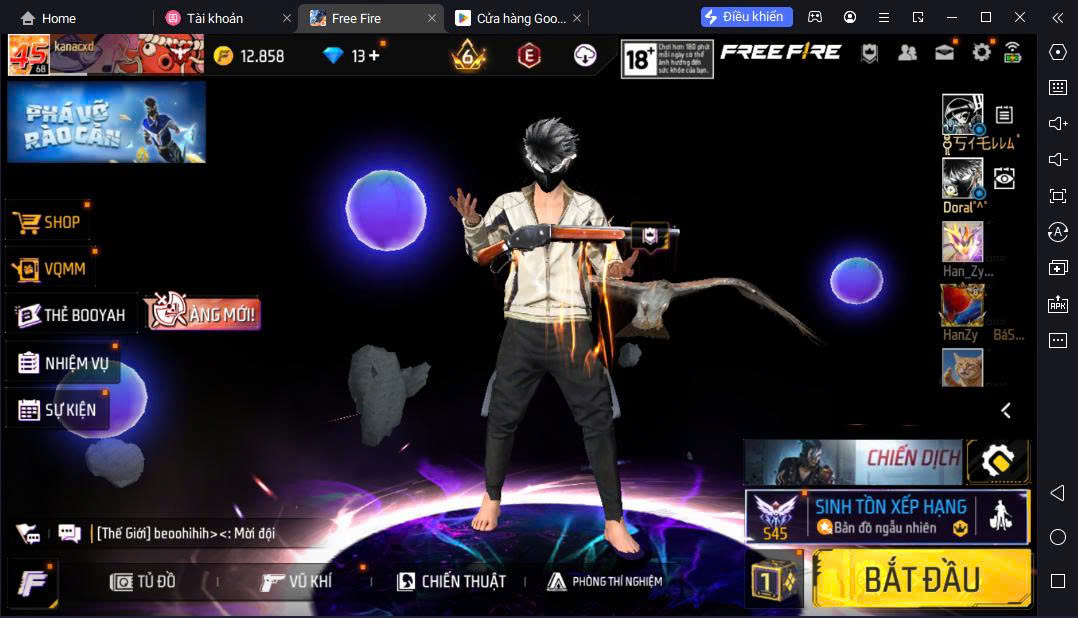Collapse the friends list arrow

point(1006,410)
